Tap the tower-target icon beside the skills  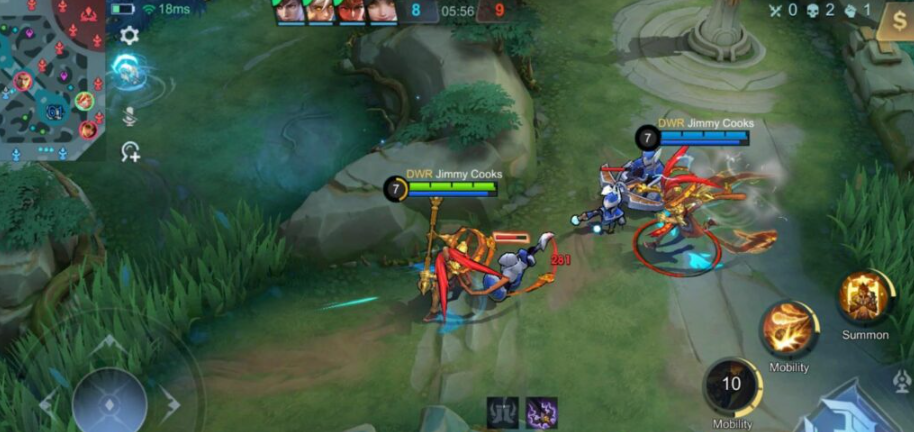click(902, 383)
